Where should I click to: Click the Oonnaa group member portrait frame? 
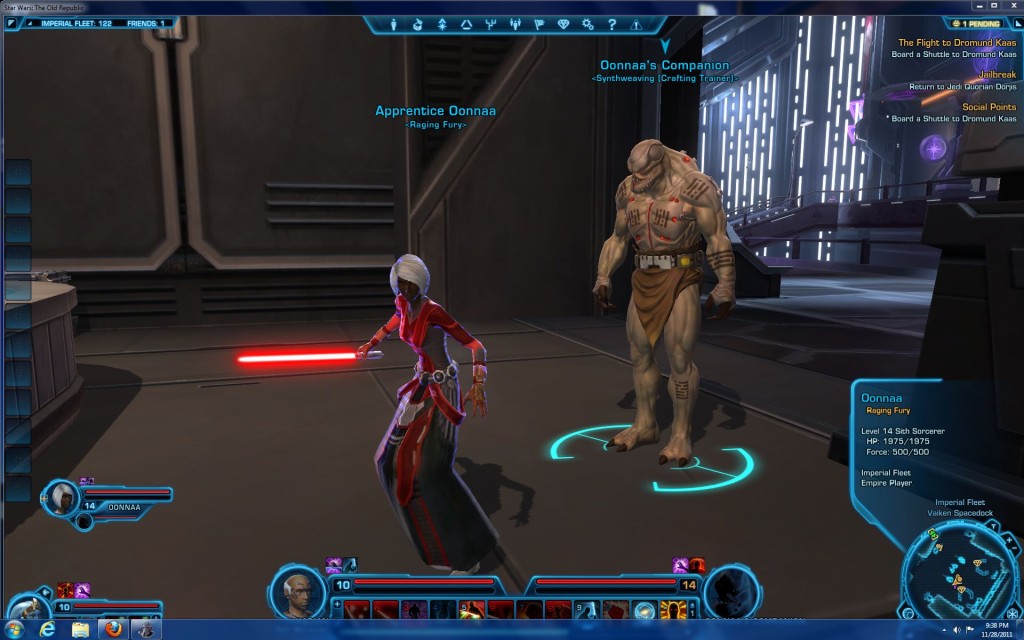(x=63, y=495)
